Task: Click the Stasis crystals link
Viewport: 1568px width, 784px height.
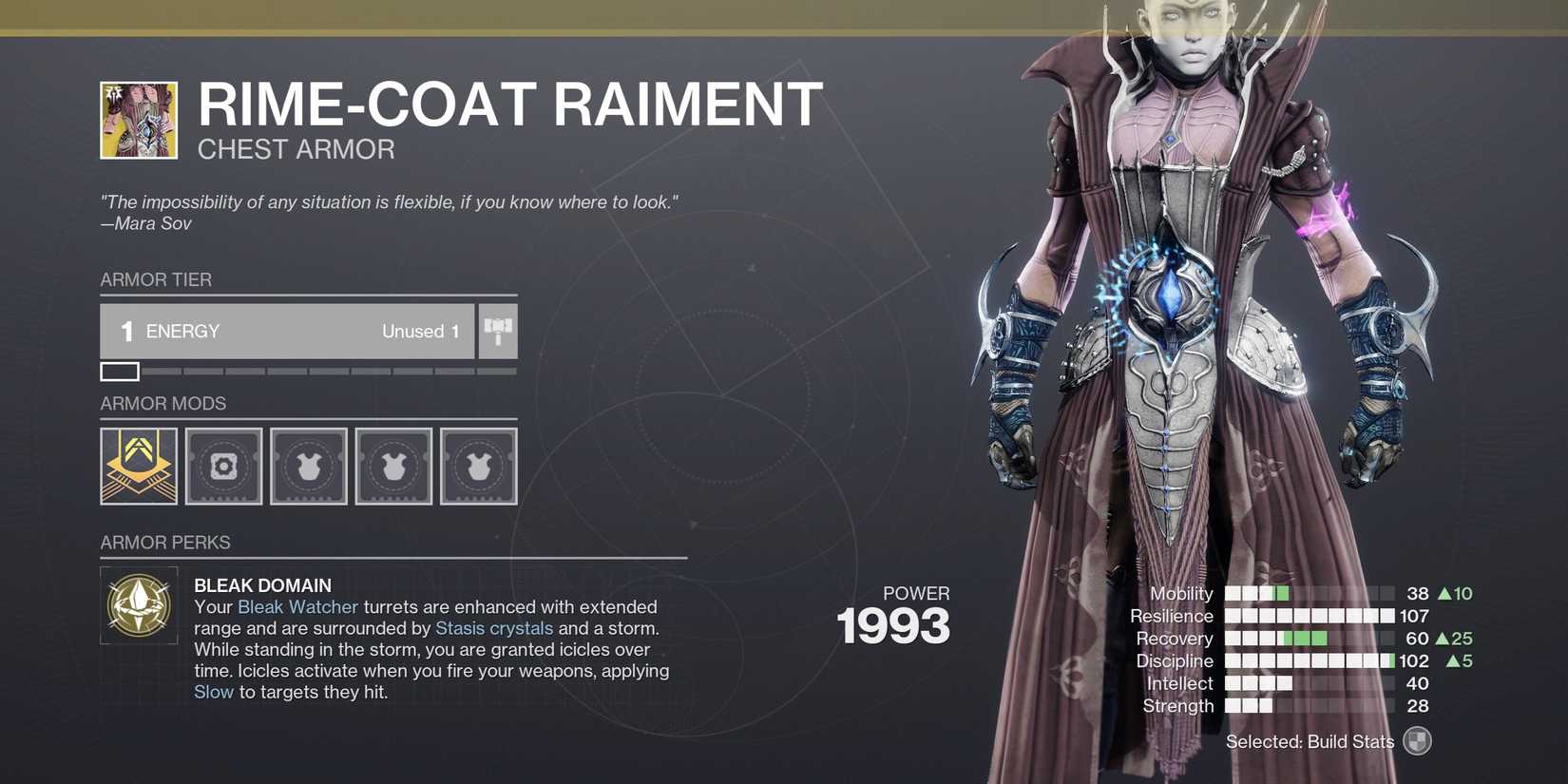Action: pos(493,628)
